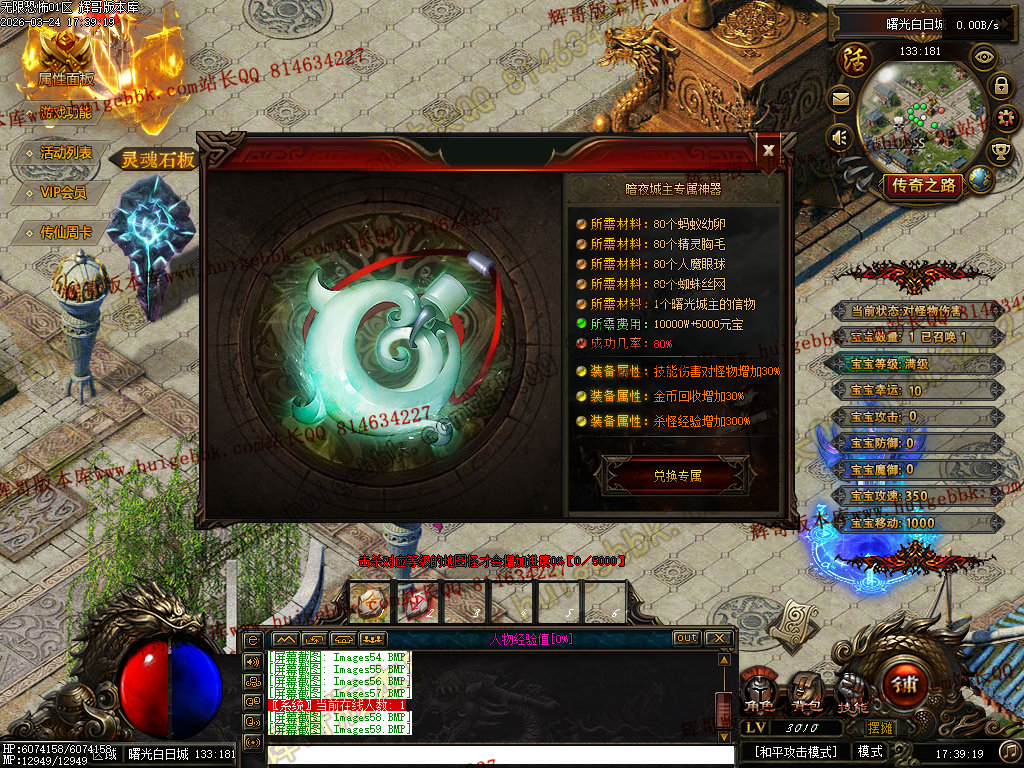Viewport: 1024px width, 768px height.
Task: Open the 技能 skills fist icon
Action: click(x=852, y=689)
